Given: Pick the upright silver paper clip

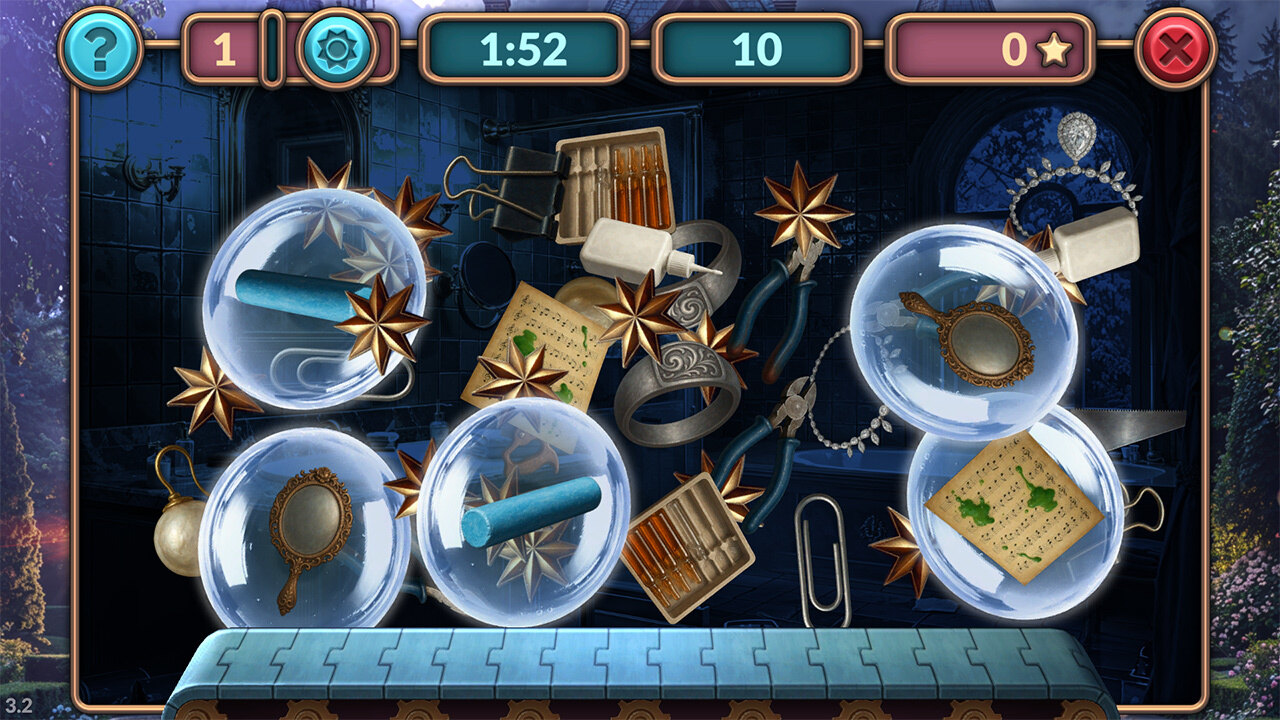Looking at the screenshot, I should pos(823,555).
